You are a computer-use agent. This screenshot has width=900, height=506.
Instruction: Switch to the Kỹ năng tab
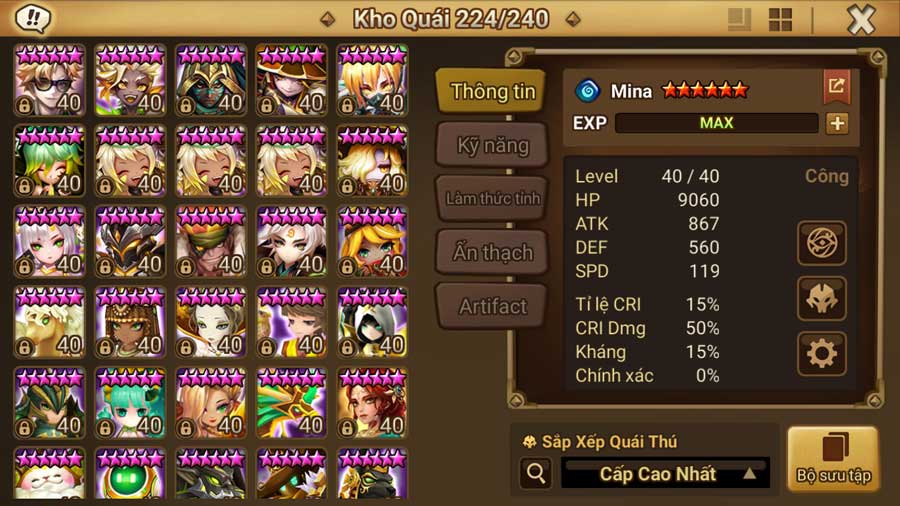pos(492,145)
